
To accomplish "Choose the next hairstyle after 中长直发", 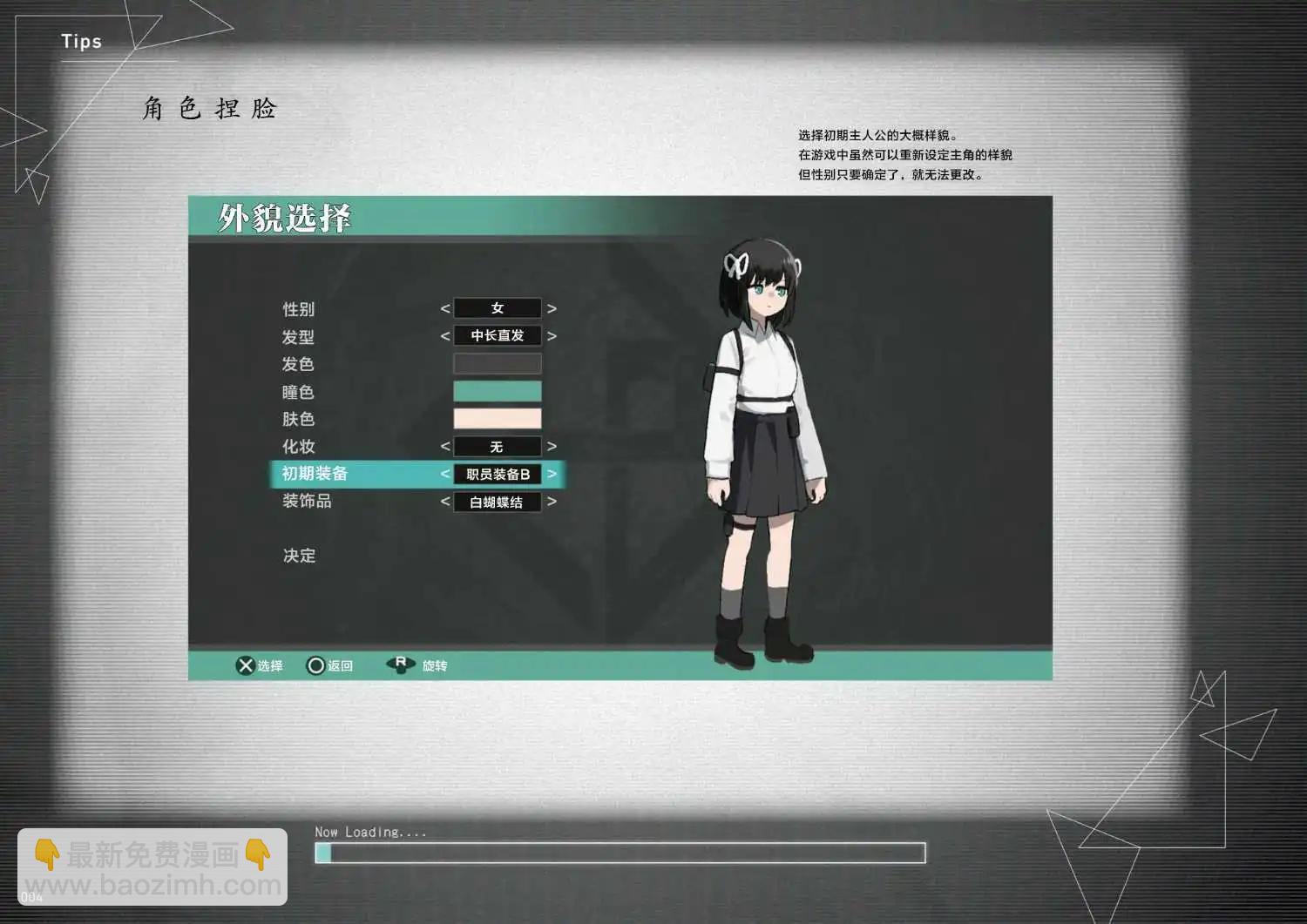I will (552, 336).
